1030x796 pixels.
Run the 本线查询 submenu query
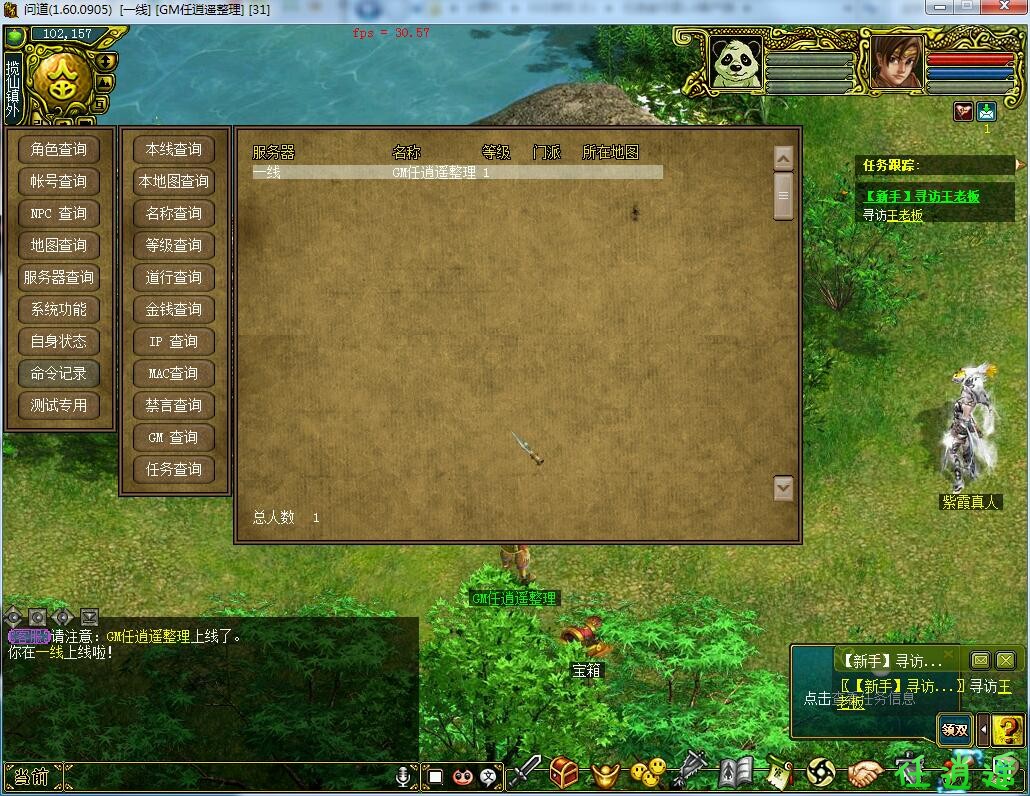[x=174, y=150]
